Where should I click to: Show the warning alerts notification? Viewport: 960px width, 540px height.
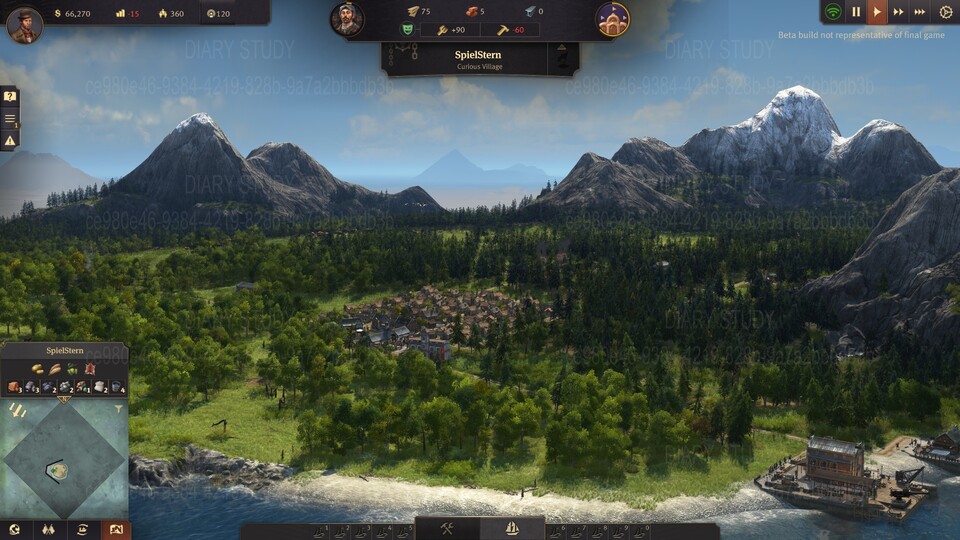pos(10,141)
